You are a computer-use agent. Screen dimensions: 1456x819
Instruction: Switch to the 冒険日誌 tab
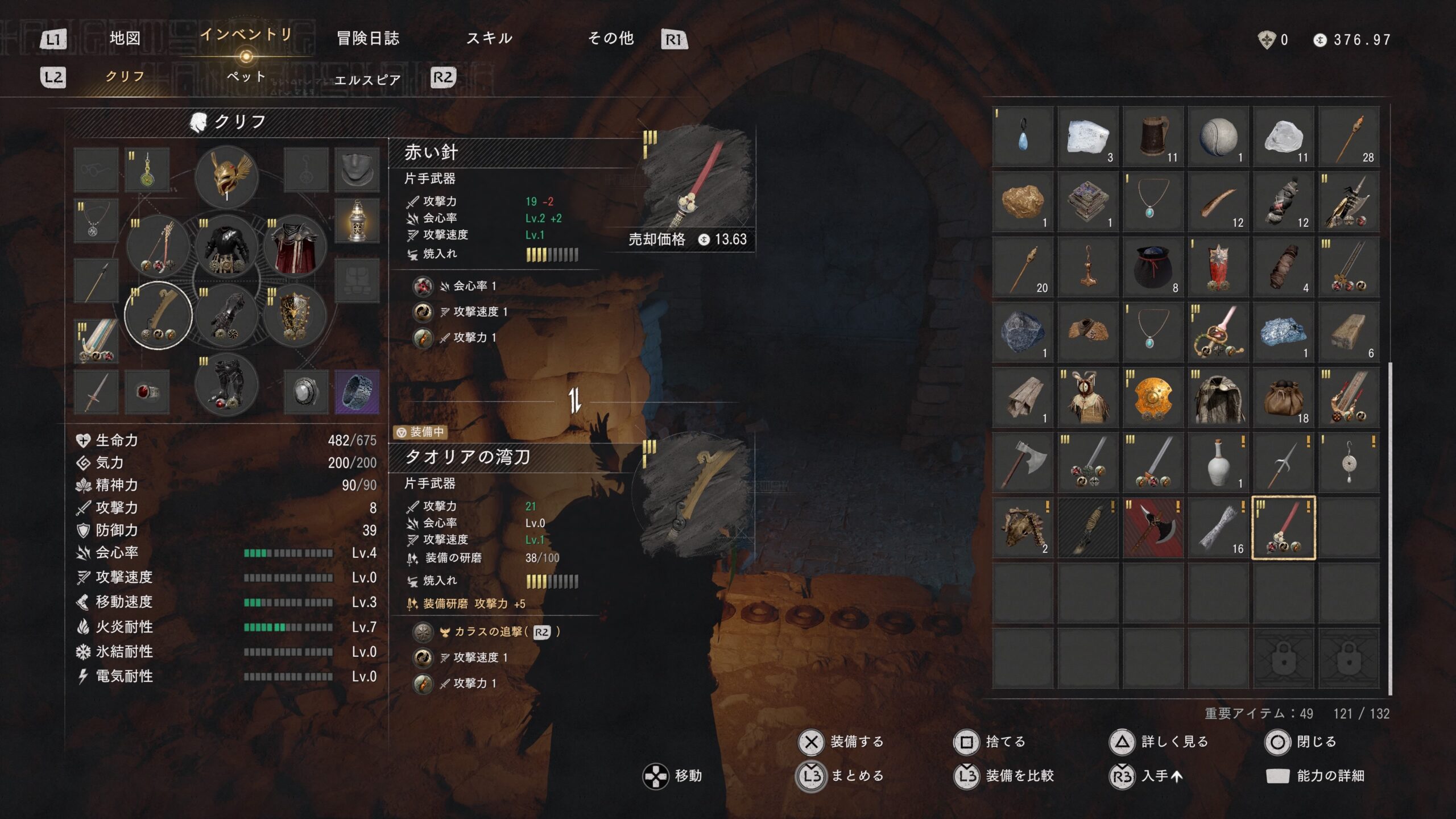[x=368, y=39]
